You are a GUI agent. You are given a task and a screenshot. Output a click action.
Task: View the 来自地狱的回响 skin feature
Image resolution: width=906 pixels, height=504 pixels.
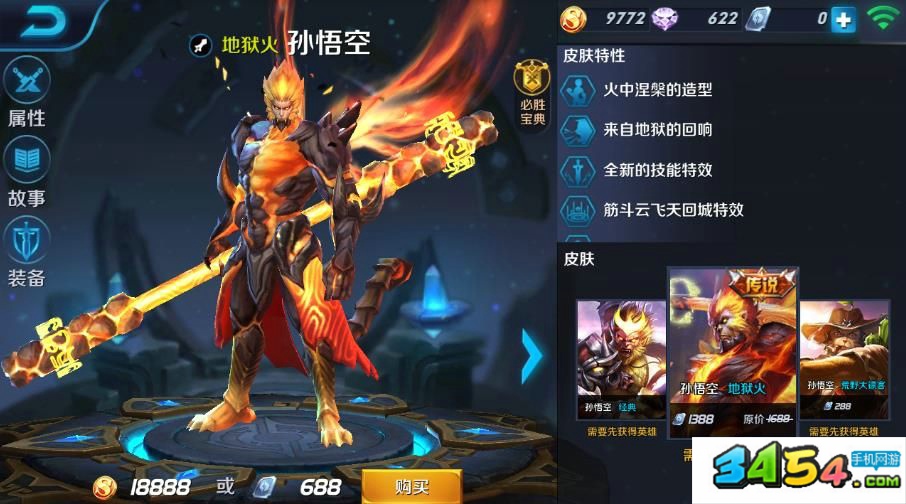point(657,130)
